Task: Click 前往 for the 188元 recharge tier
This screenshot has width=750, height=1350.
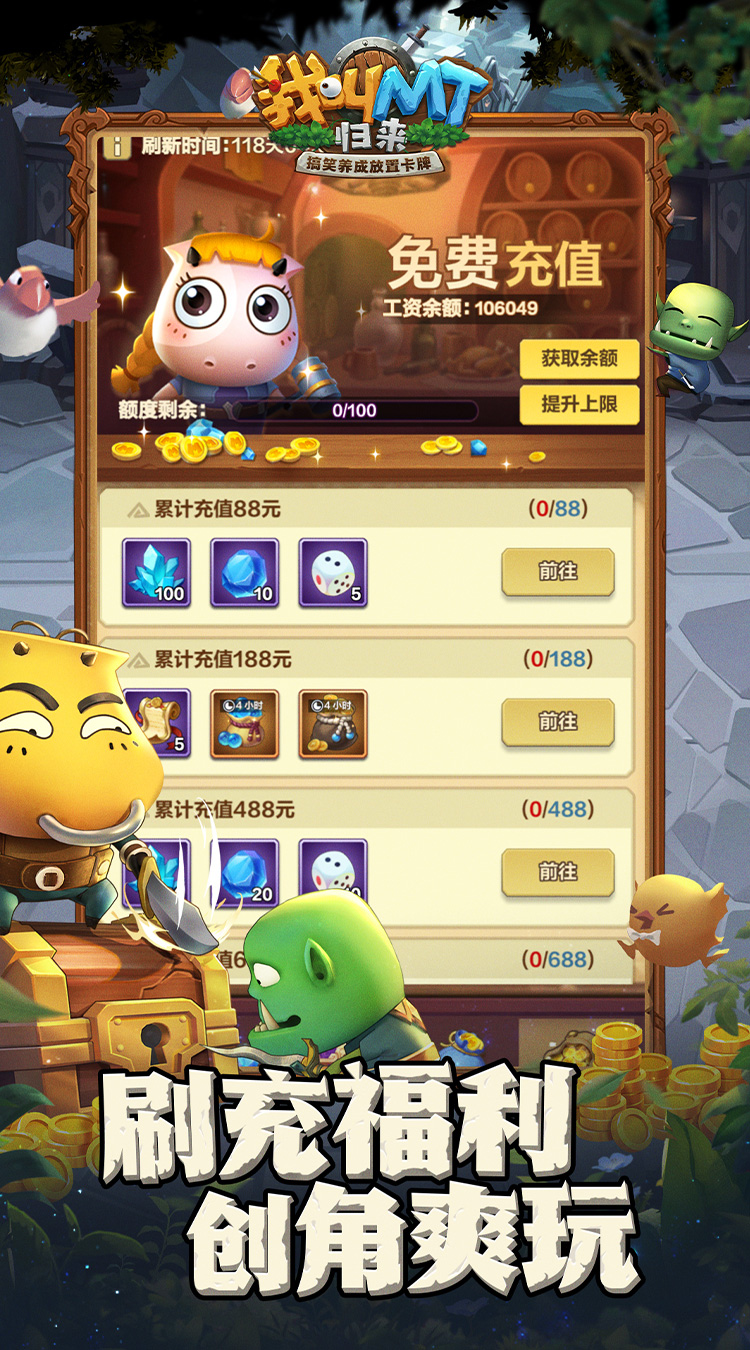Action: [x=557, y=722]
